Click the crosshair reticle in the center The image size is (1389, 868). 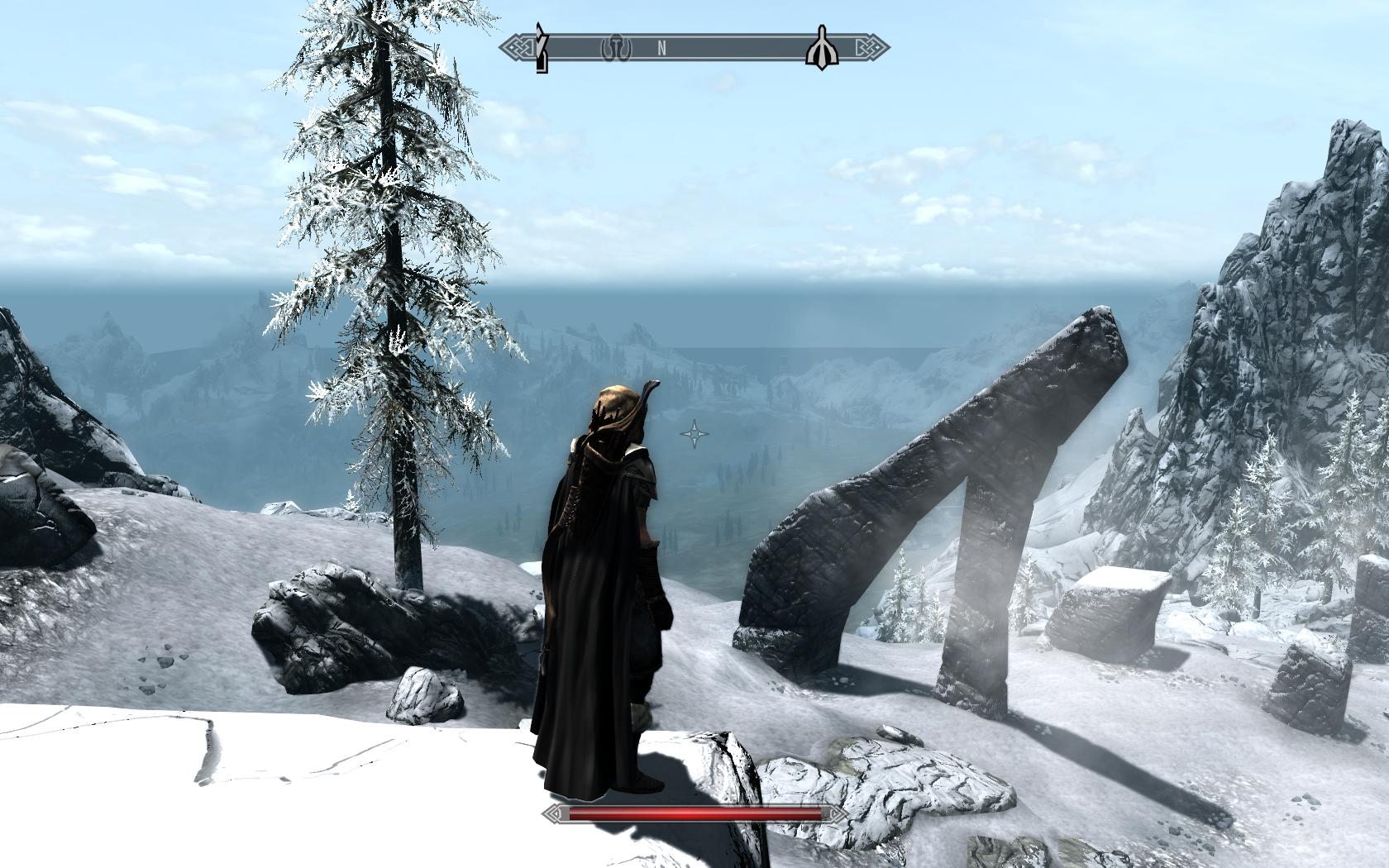click(x=693, y=432)
